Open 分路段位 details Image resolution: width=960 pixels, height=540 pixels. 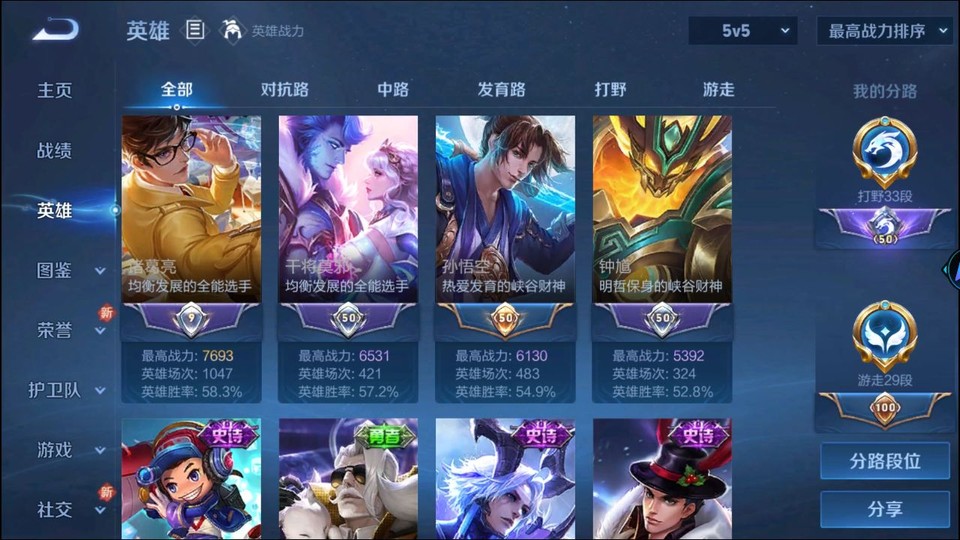pyautogui.click(x=884, y=461)
